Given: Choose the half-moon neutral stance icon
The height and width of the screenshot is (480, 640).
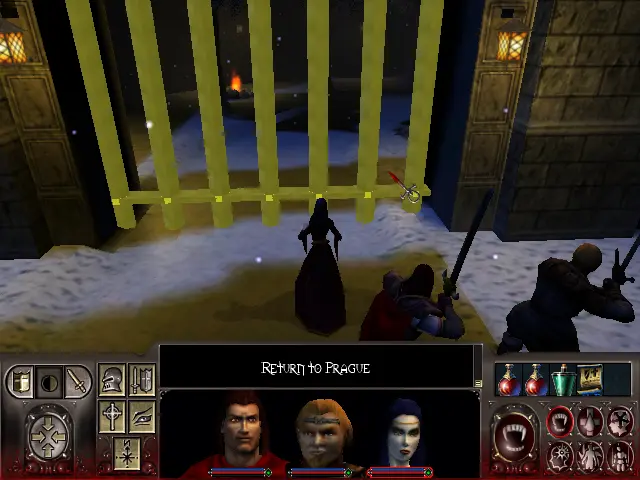Looking at the screenshot, I should coord(48,381).
